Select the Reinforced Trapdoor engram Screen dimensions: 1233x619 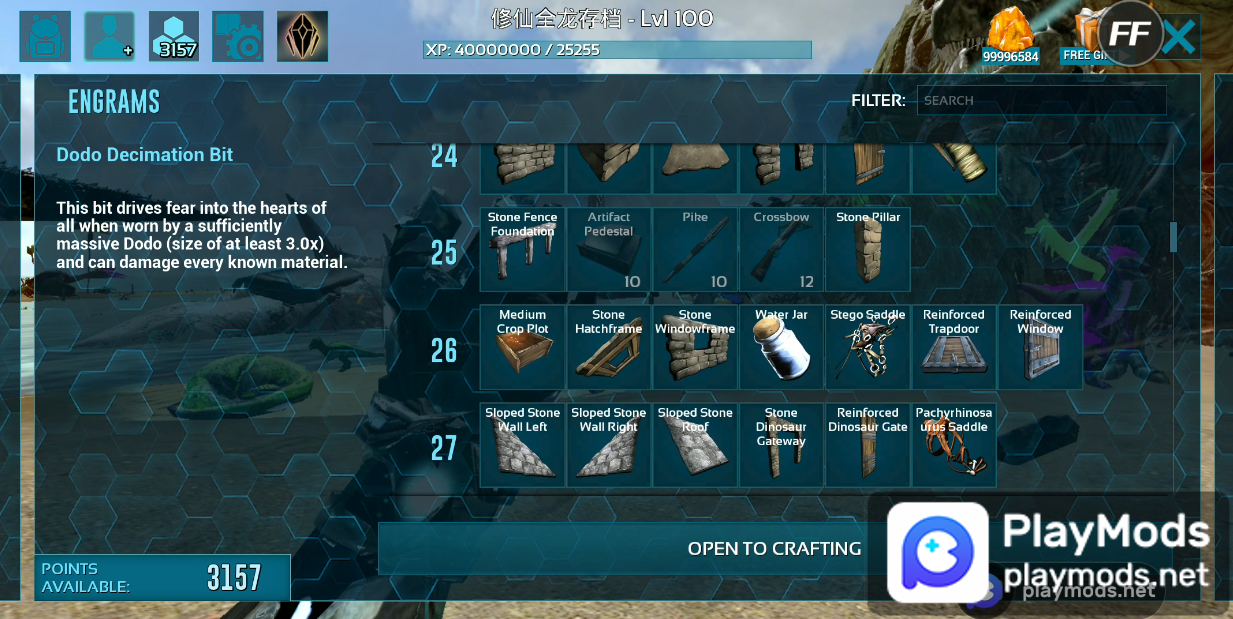[954, 347]
